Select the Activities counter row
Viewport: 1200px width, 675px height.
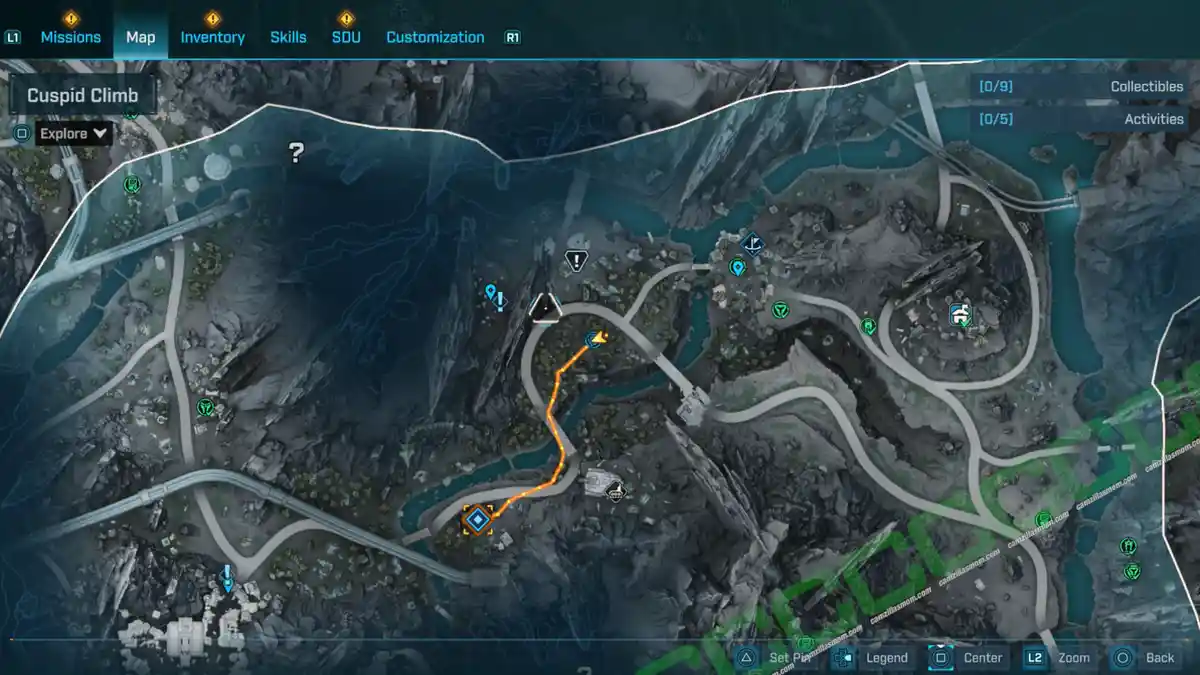pos(1080,119)
